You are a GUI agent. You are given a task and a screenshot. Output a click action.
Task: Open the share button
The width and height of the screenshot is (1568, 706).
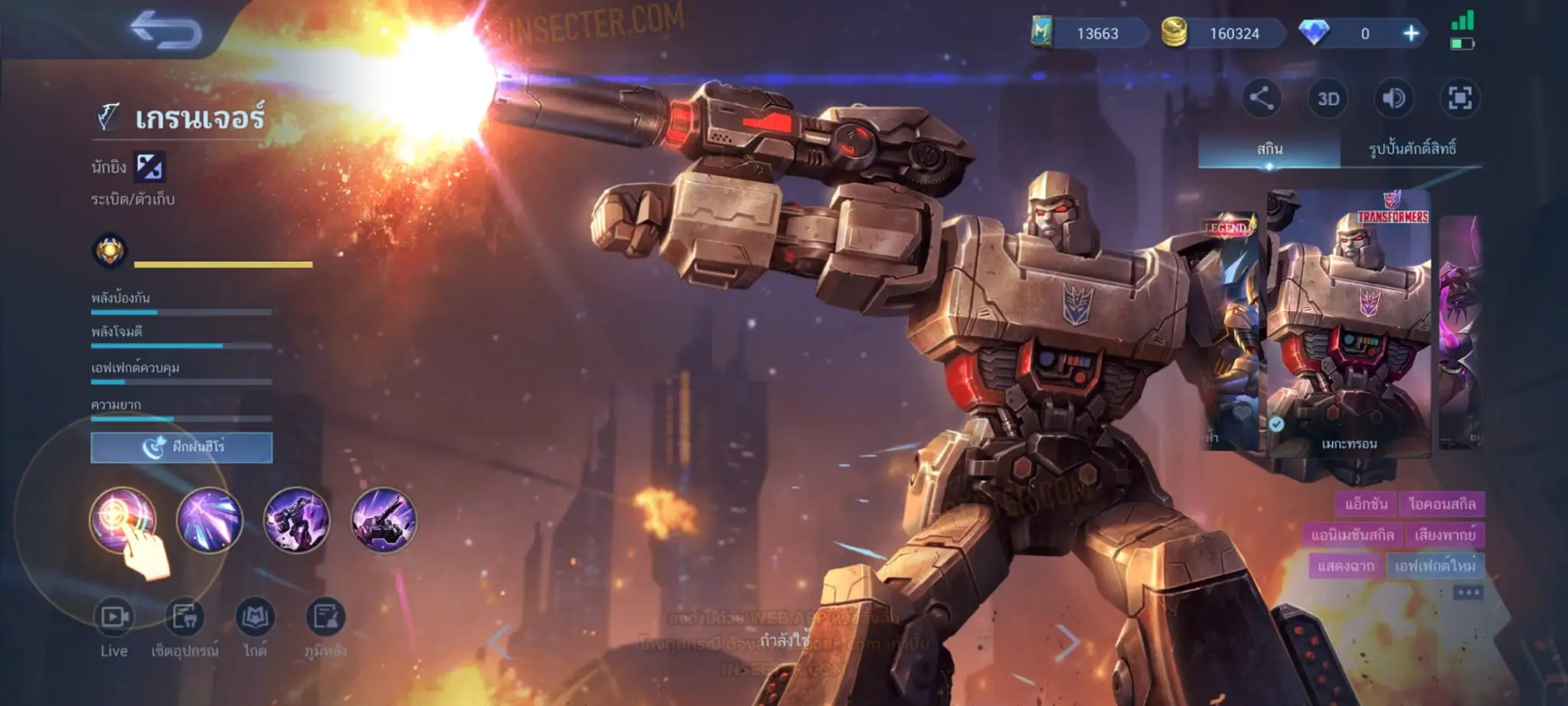(x=1261, y=98)
